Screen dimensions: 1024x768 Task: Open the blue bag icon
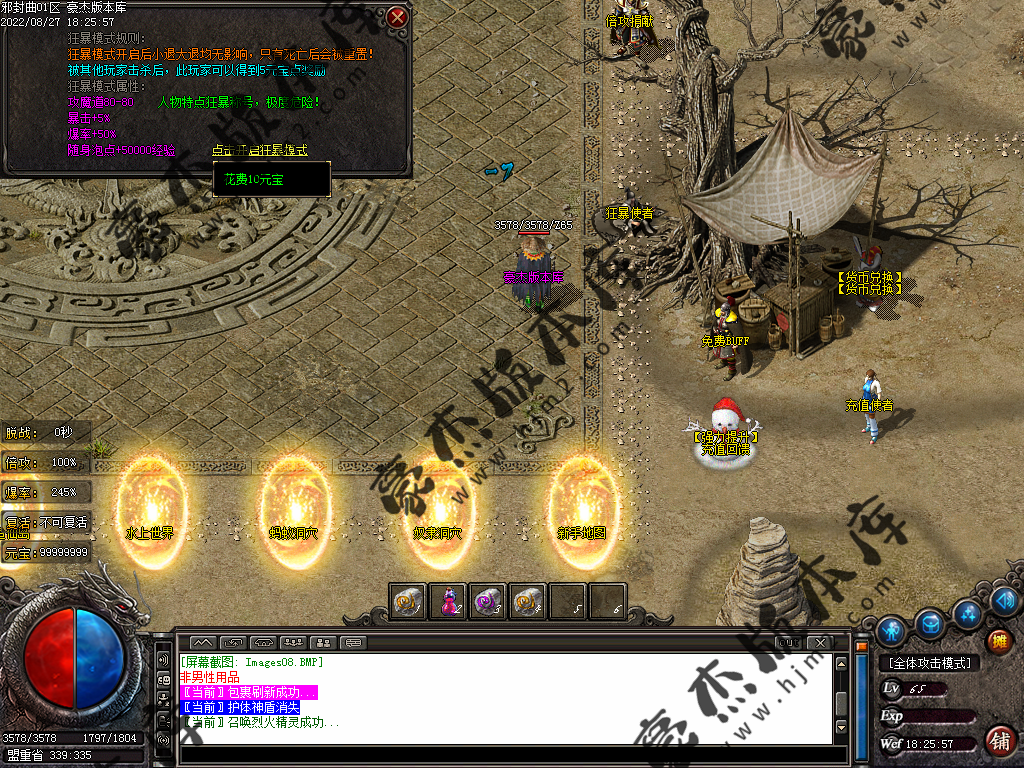pyautogui.click(x=930, y=624)
